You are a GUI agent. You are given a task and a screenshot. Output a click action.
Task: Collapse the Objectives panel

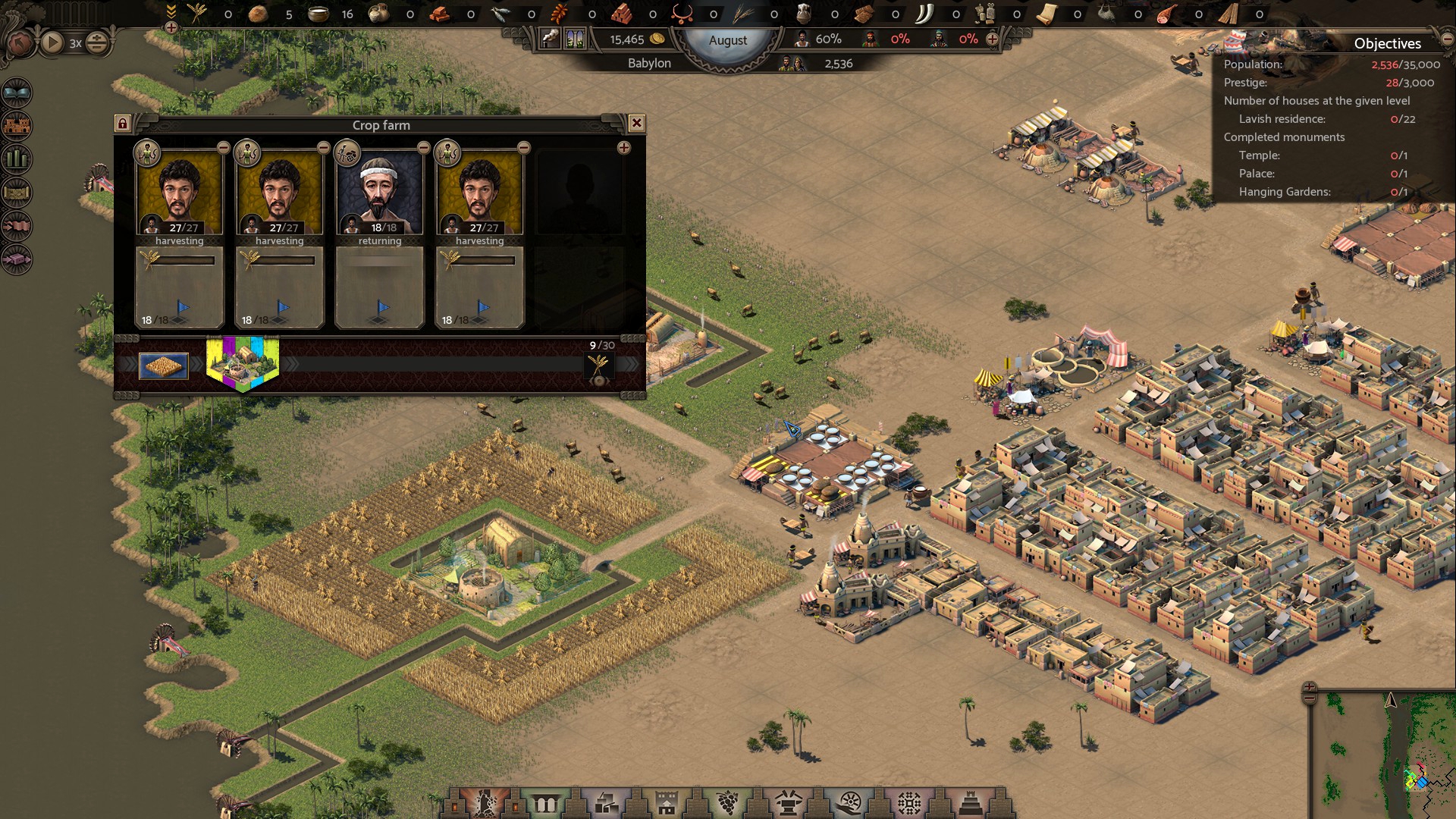1448,39
